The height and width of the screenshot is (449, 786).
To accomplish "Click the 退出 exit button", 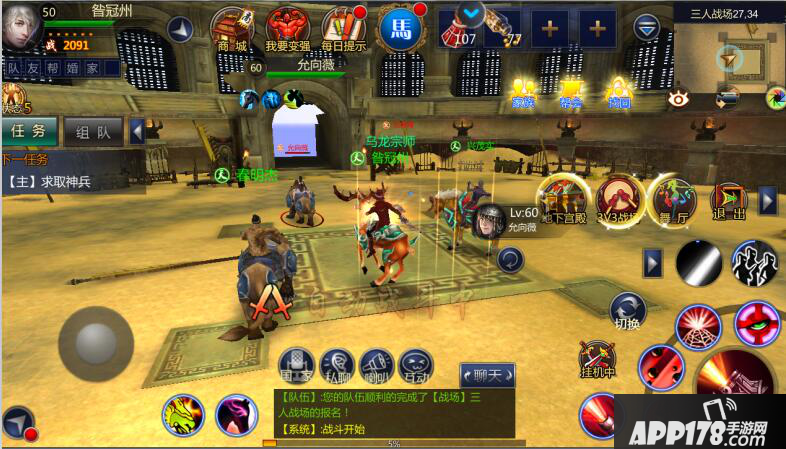I will click(728, 200).
